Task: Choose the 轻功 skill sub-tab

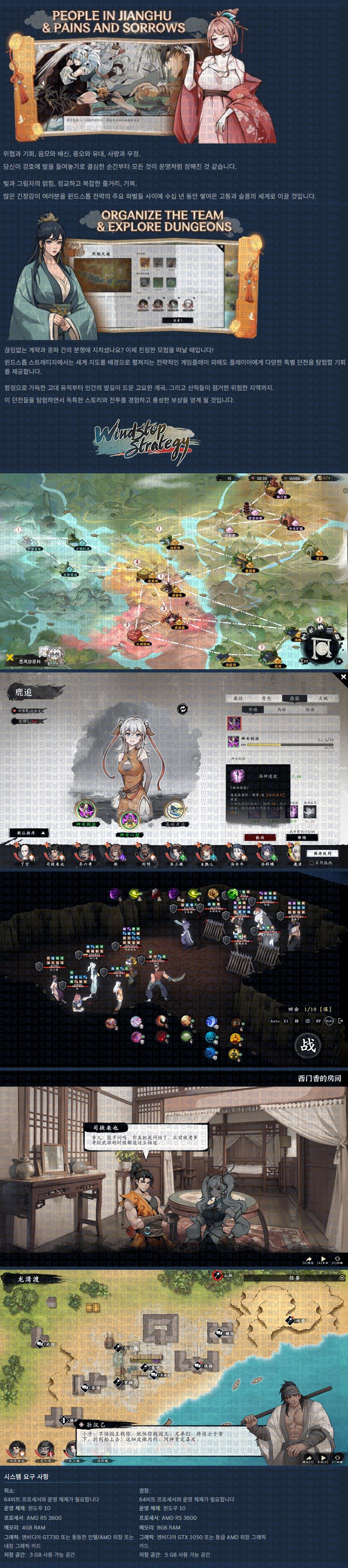Action: pyautogui.click(x=310, y=709)
